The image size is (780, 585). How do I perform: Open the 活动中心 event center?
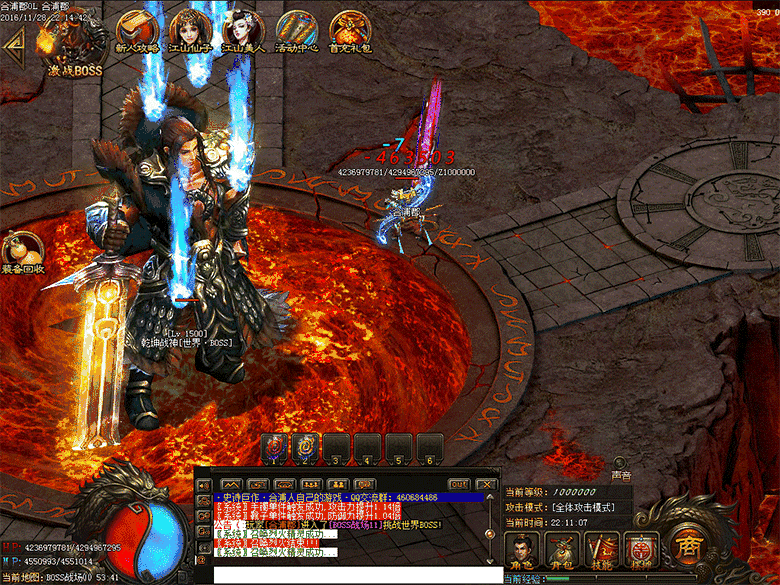(296, 32)
